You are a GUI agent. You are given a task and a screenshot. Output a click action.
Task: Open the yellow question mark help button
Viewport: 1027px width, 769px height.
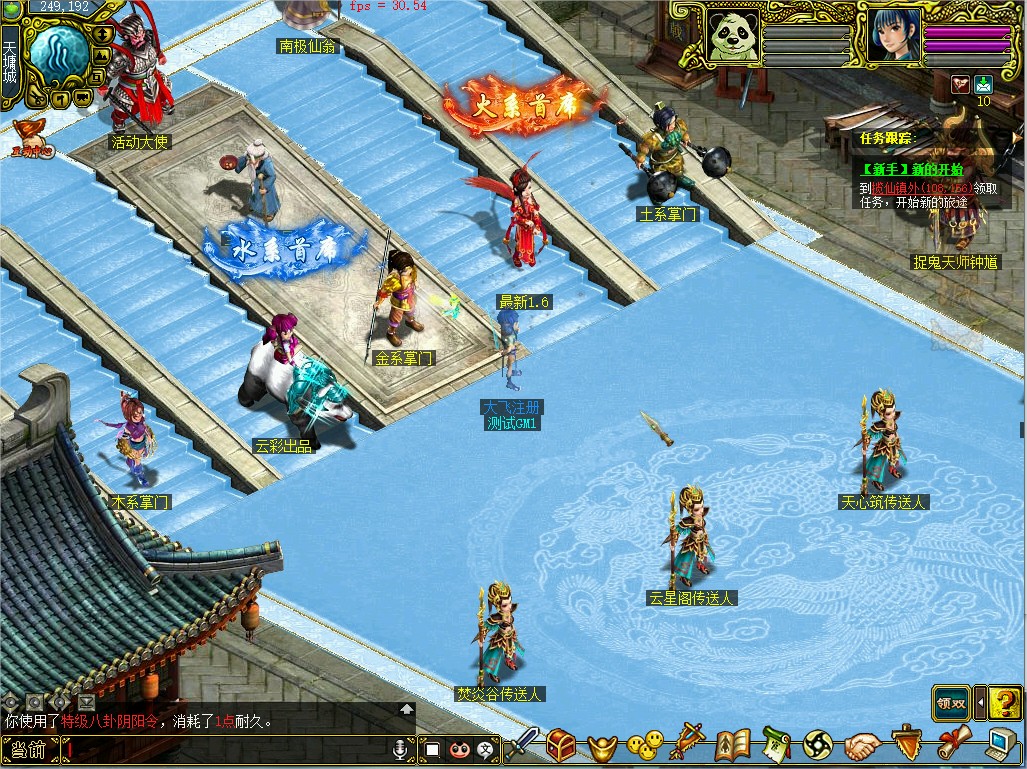[x=1006, y=702]
